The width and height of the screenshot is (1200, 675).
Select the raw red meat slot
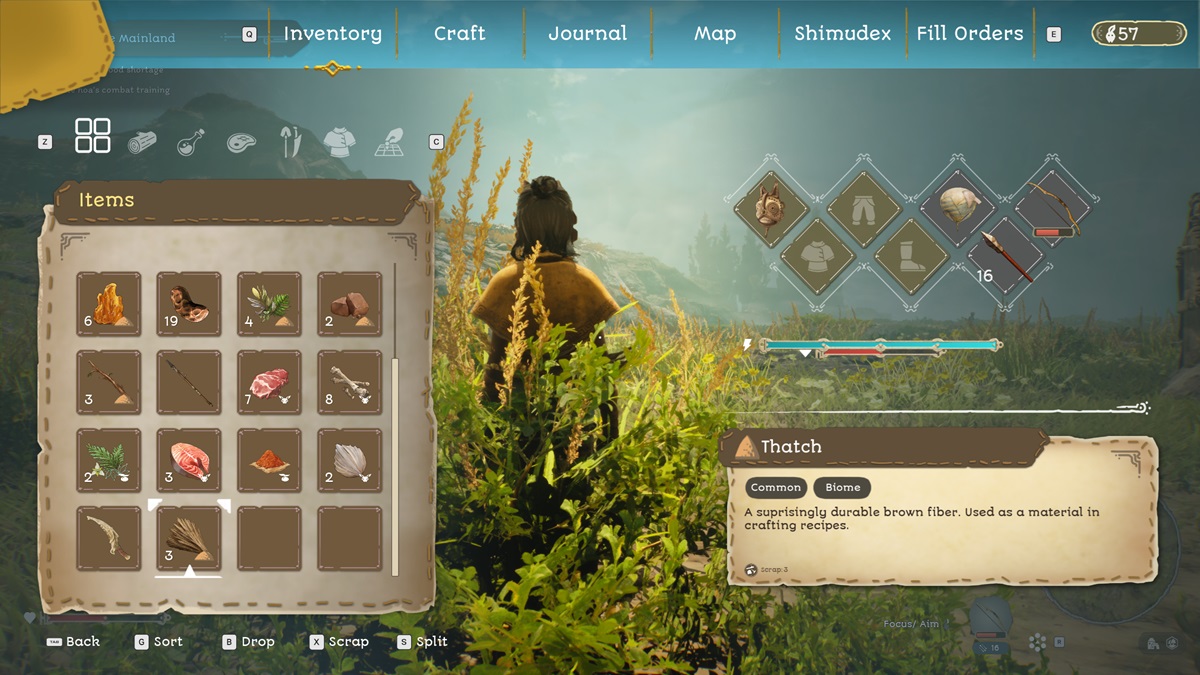coord(269,382)
